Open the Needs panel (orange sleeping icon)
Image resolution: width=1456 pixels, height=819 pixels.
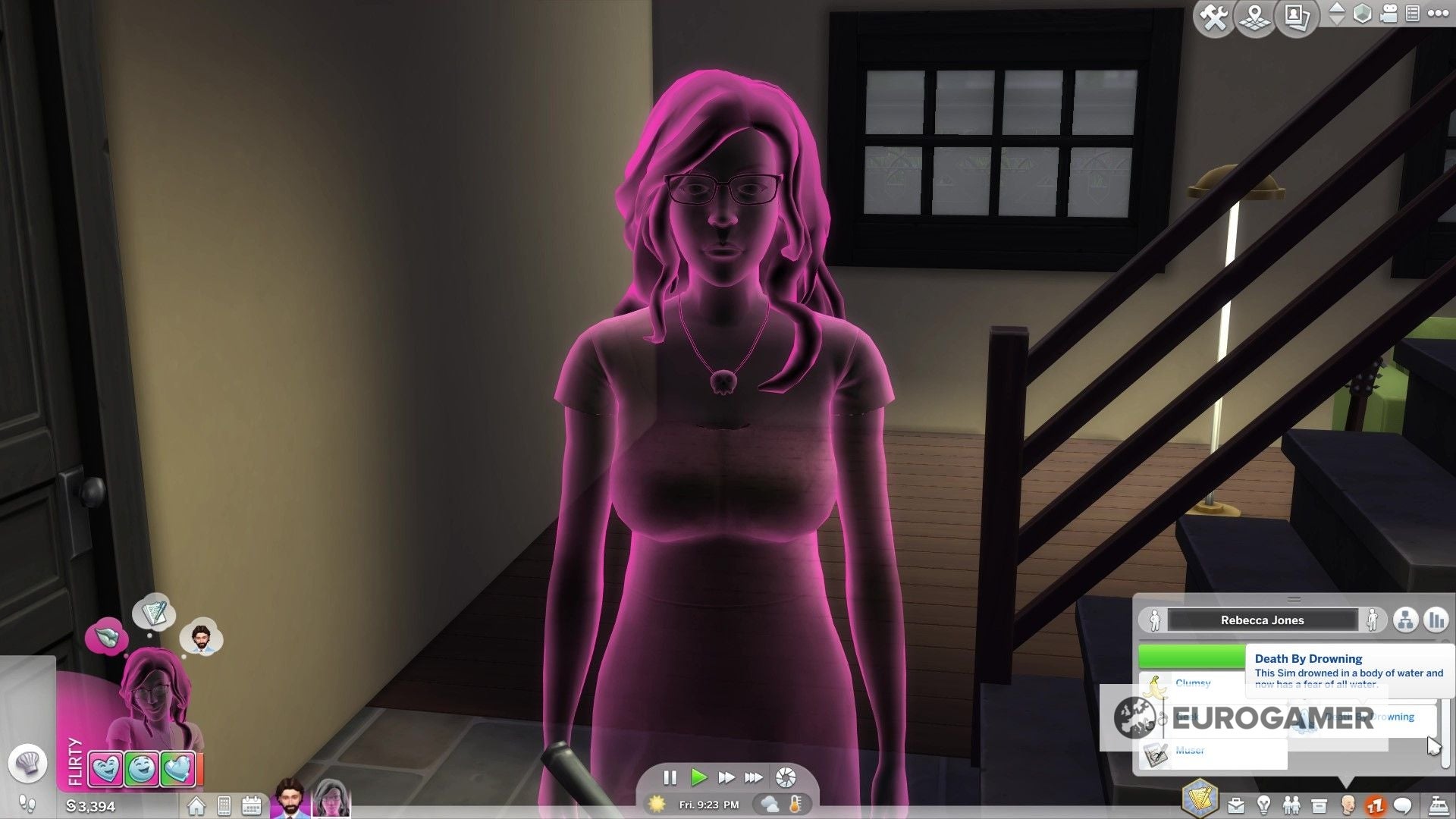(x=1376, y=806)
